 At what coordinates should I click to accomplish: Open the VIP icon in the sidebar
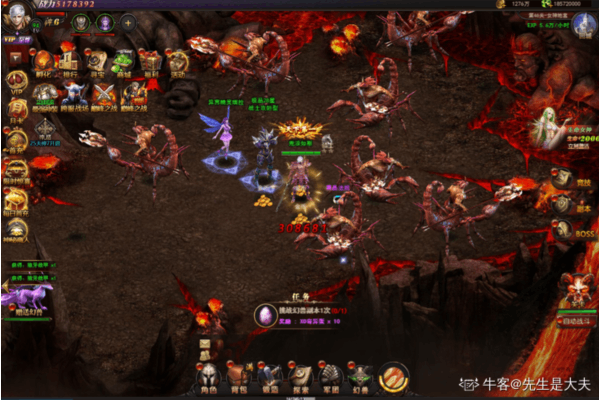tap(16, 81)
